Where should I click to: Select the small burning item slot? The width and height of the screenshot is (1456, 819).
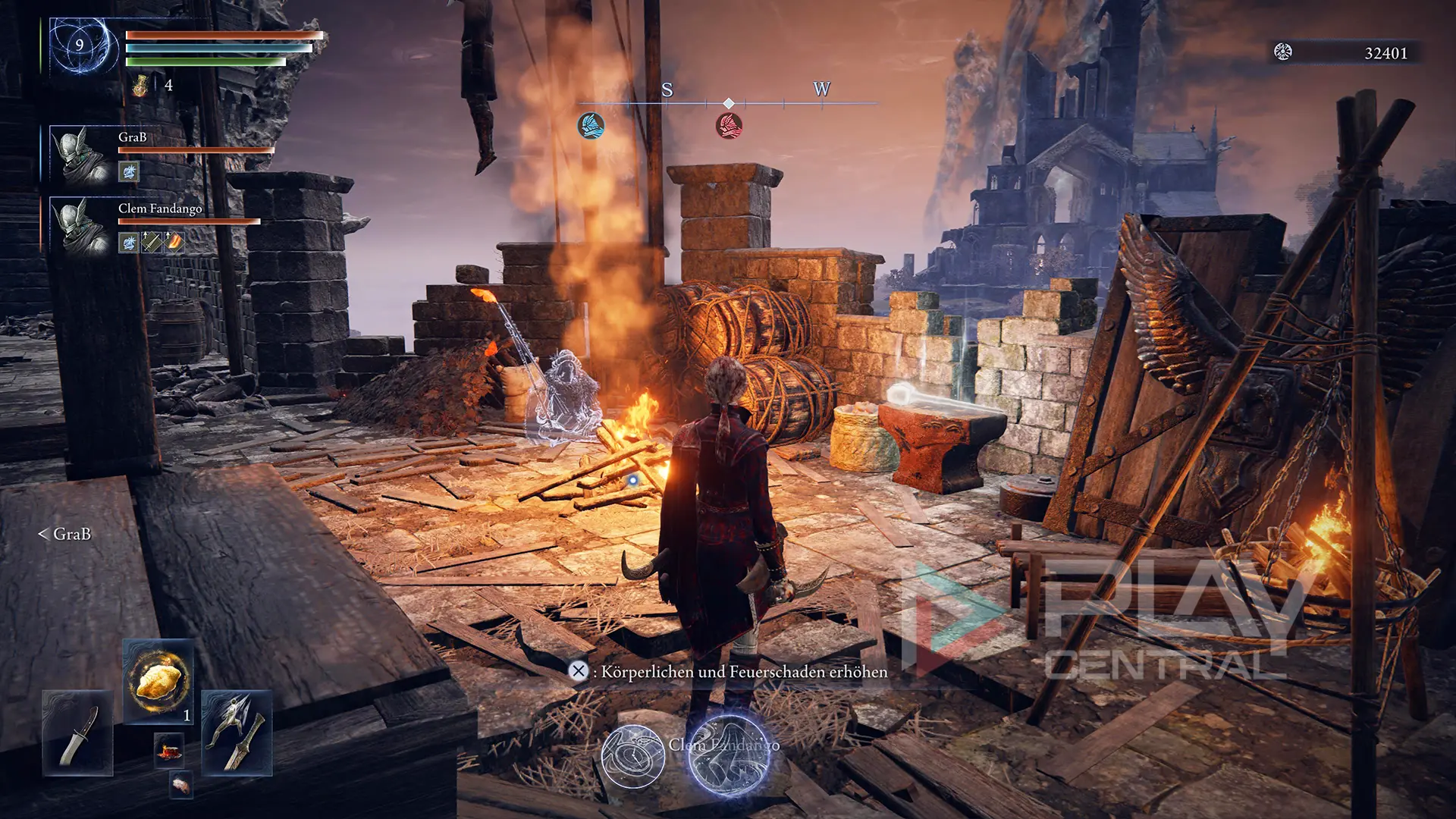coord(169,750)
